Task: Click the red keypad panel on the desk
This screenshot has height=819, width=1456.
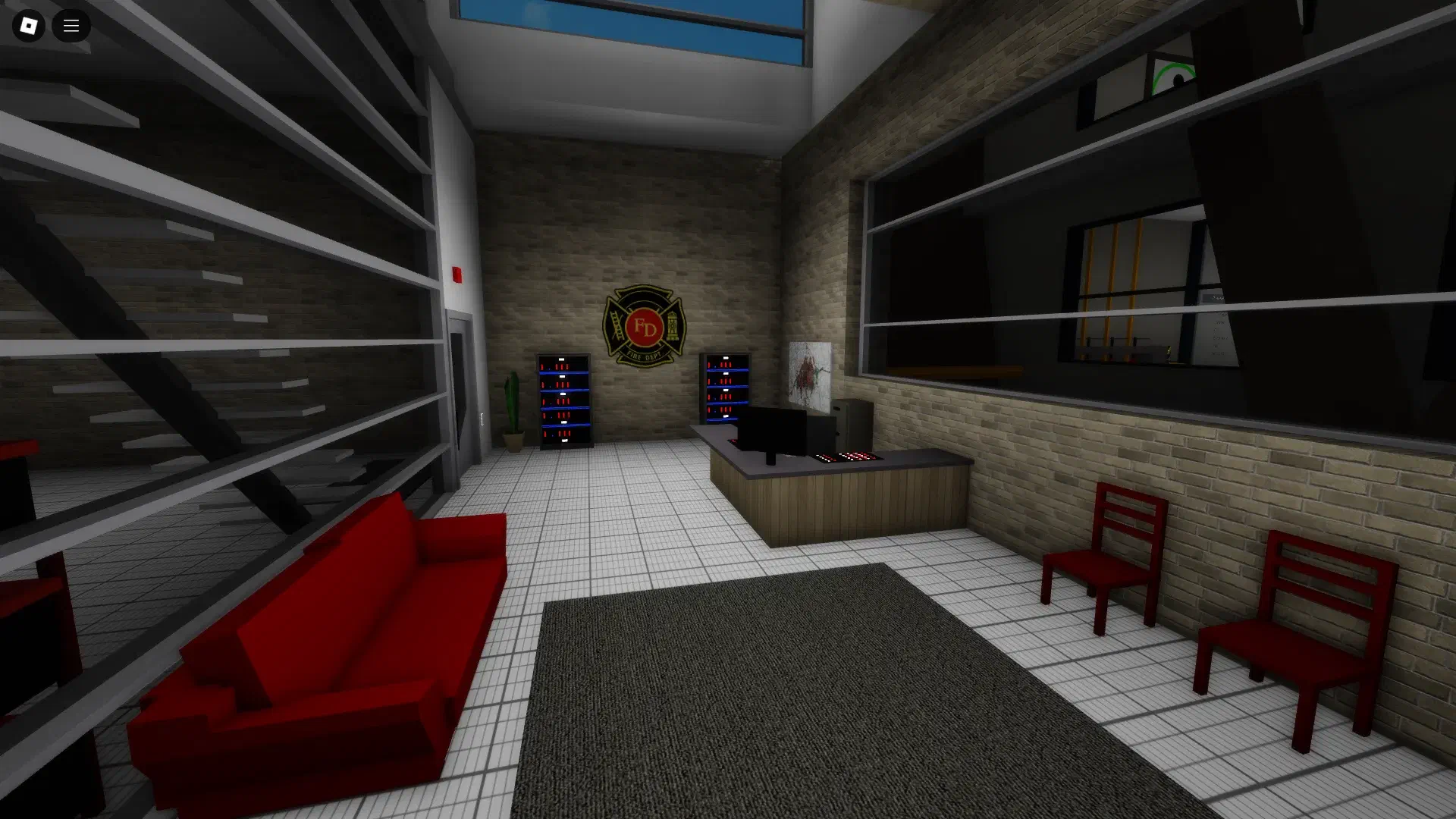Action: [x=846, y=456]
